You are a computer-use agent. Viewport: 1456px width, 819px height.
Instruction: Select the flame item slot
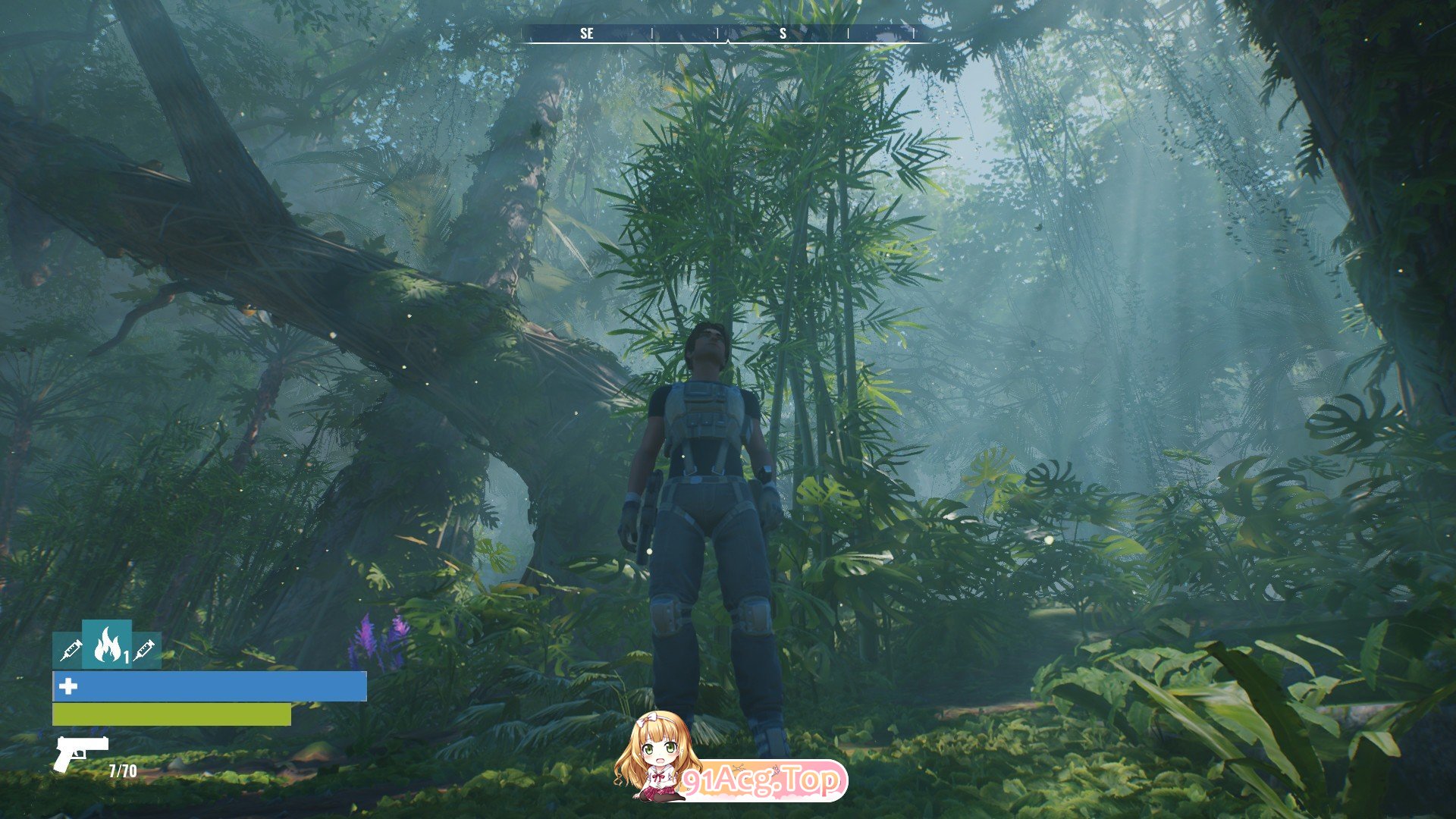[107, 645]
